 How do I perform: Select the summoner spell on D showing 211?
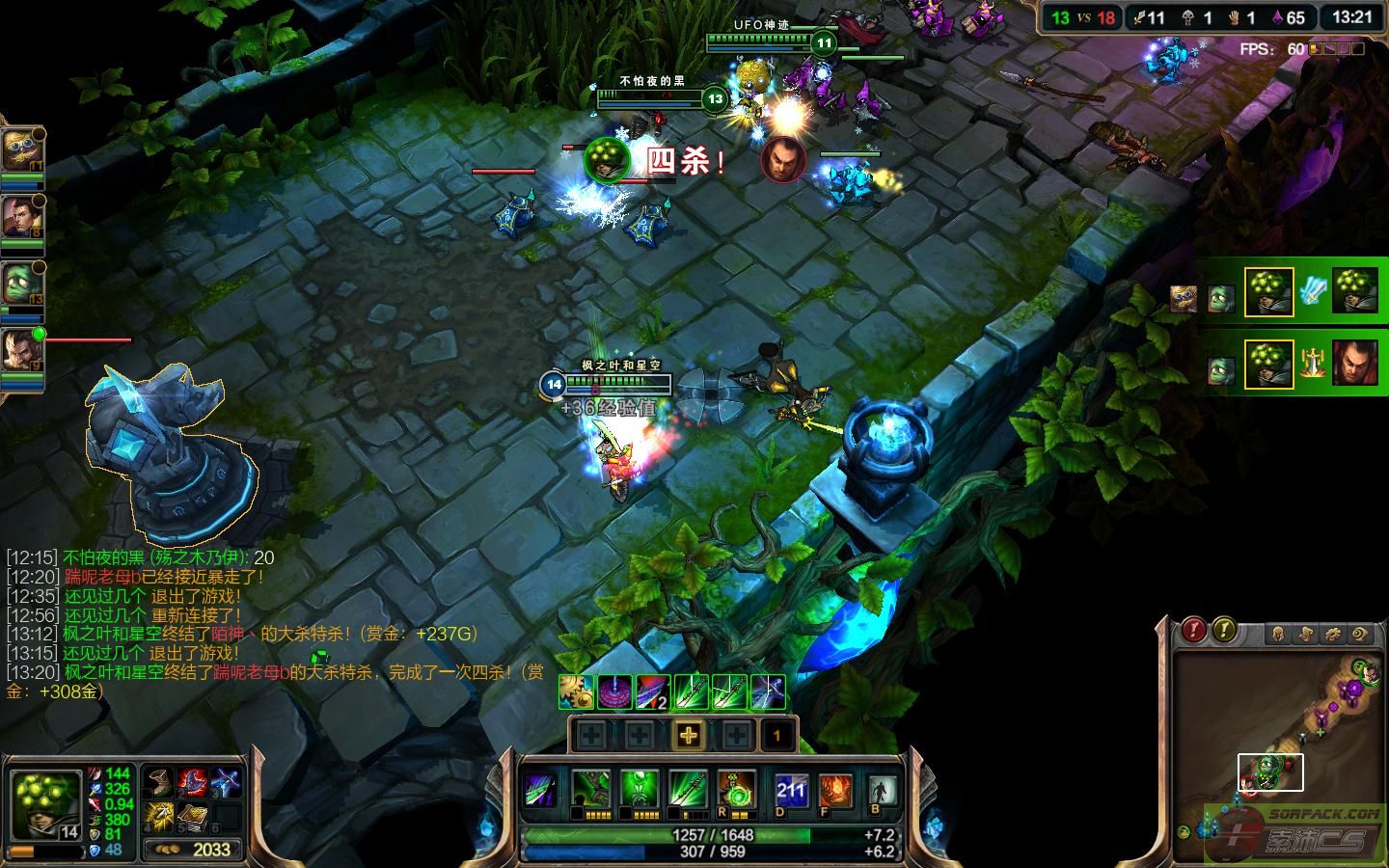[x=791, y=792]
